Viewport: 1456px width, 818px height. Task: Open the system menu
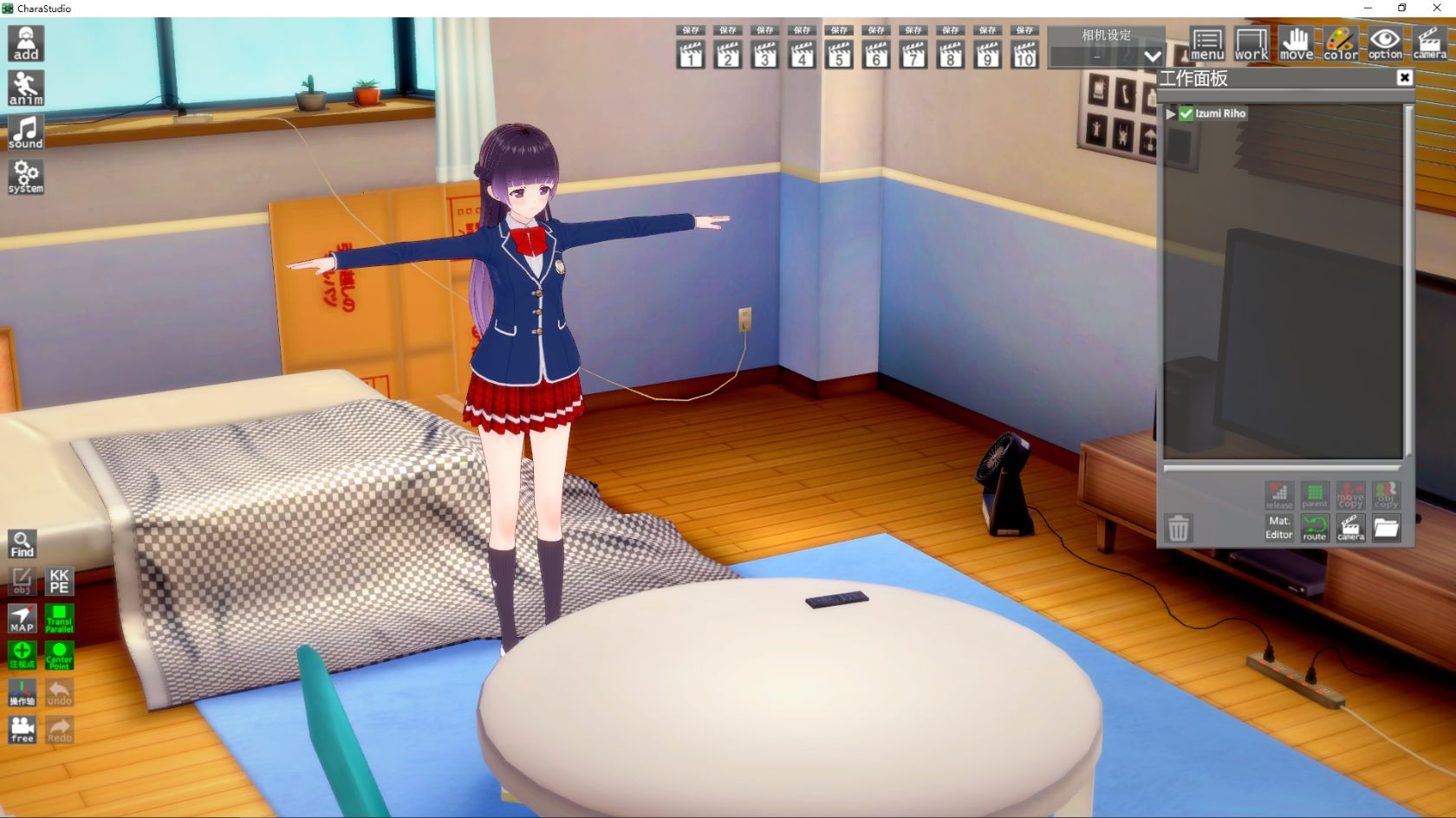tap(26, 177)
